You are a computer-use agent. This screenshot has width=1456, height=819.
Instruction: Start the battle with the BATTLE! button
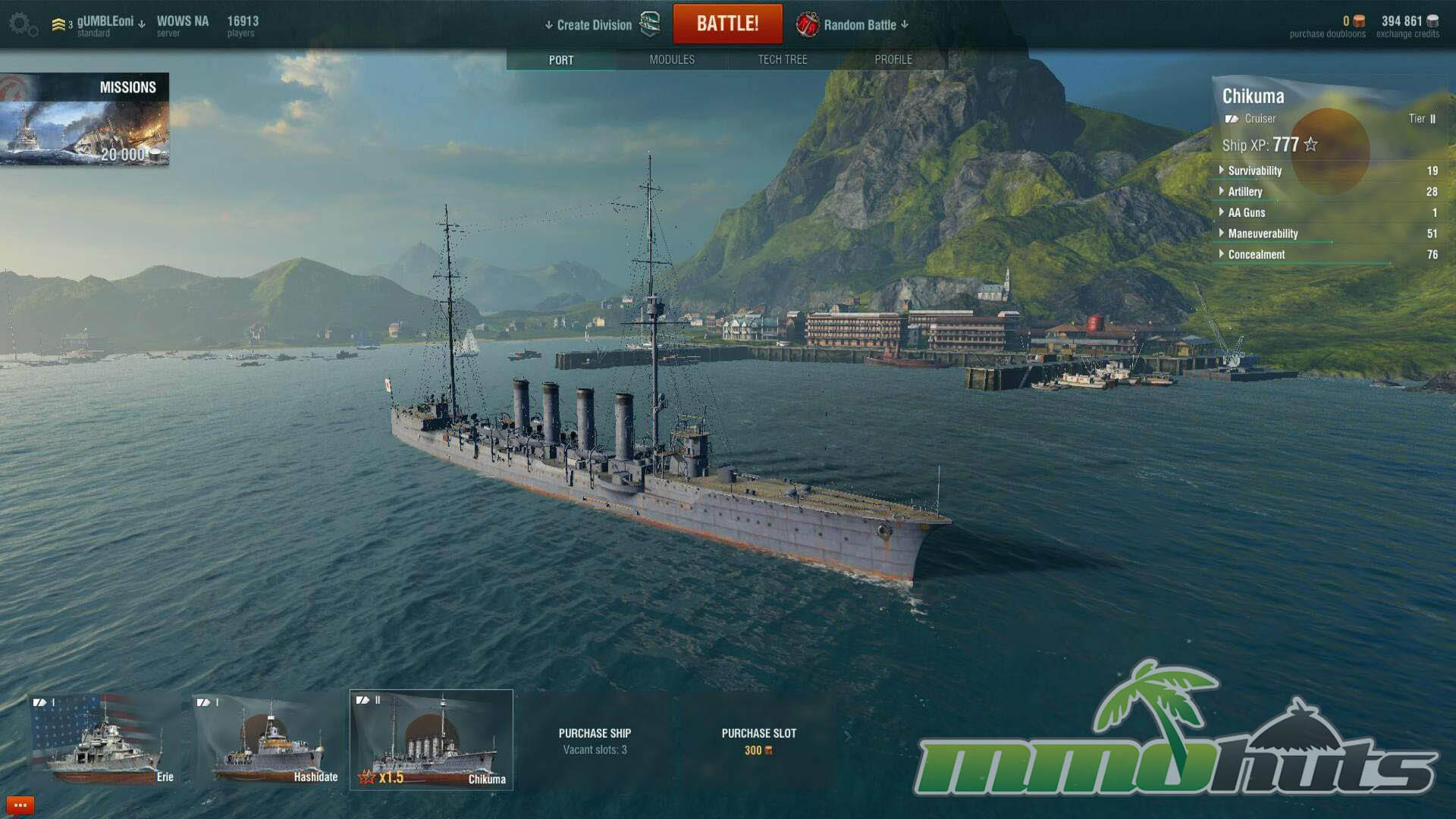pos(727,24)
